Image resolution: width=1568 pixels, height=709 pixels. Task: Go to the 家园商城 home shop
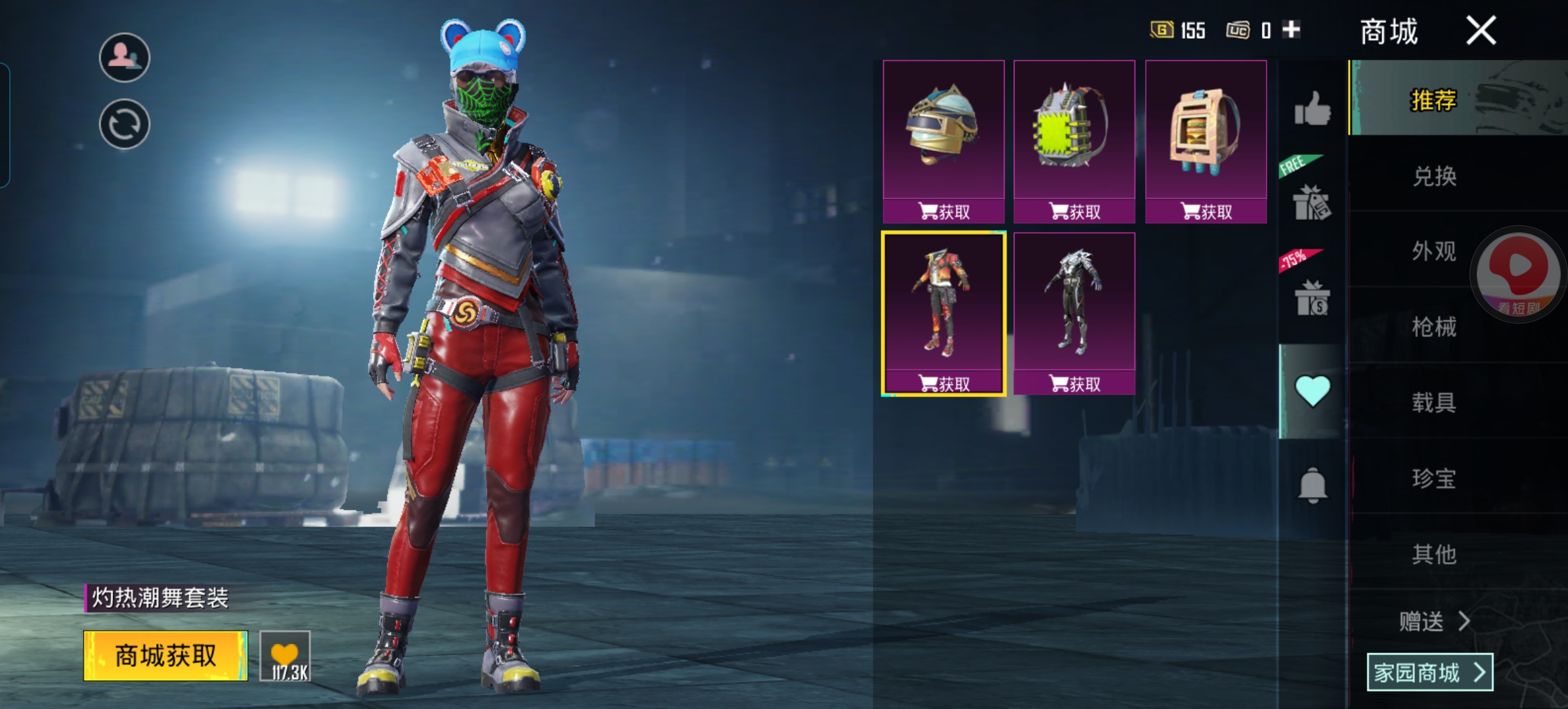1429,672
